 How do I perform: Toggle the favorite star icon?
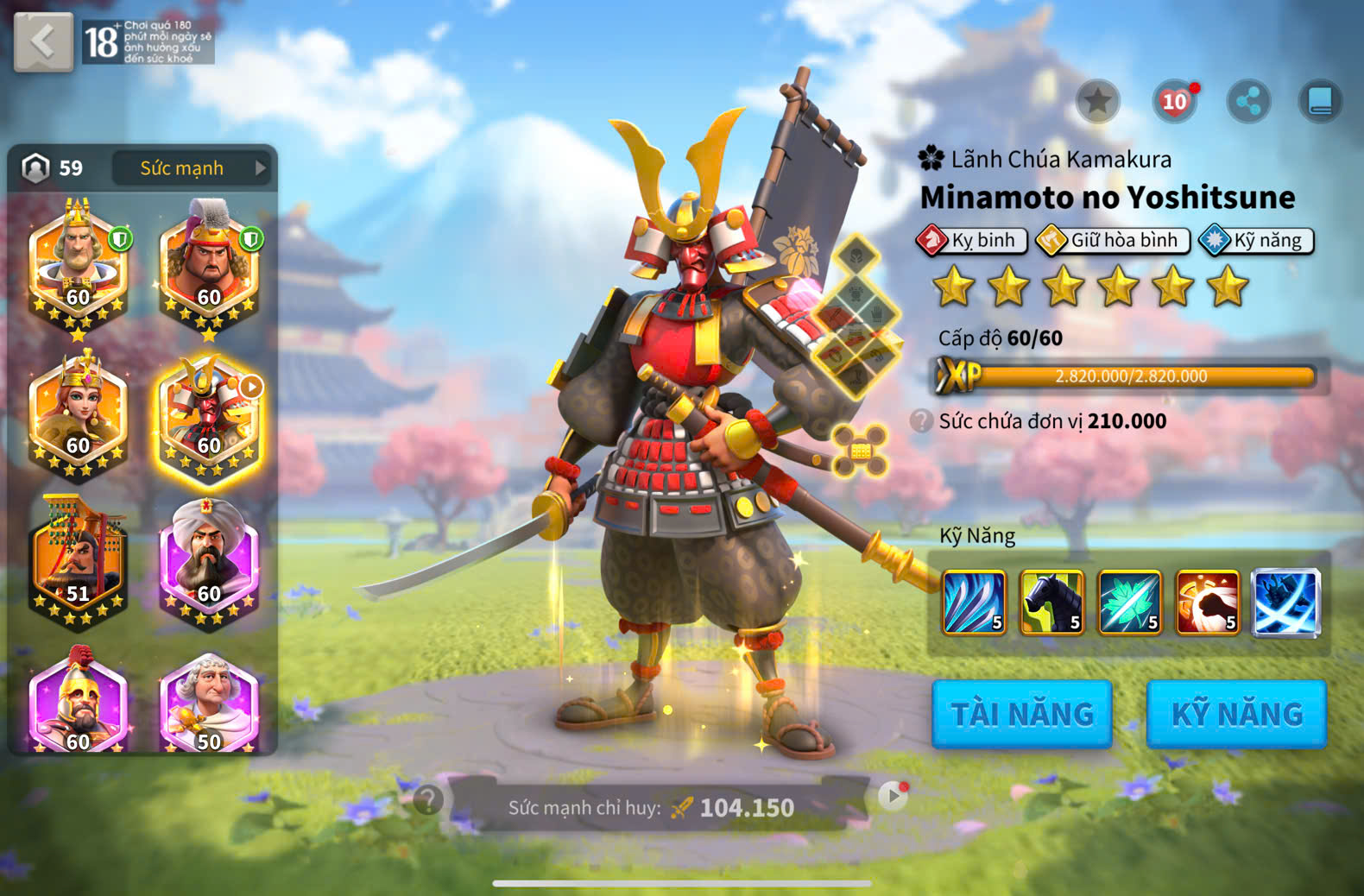click(1098, 102)
